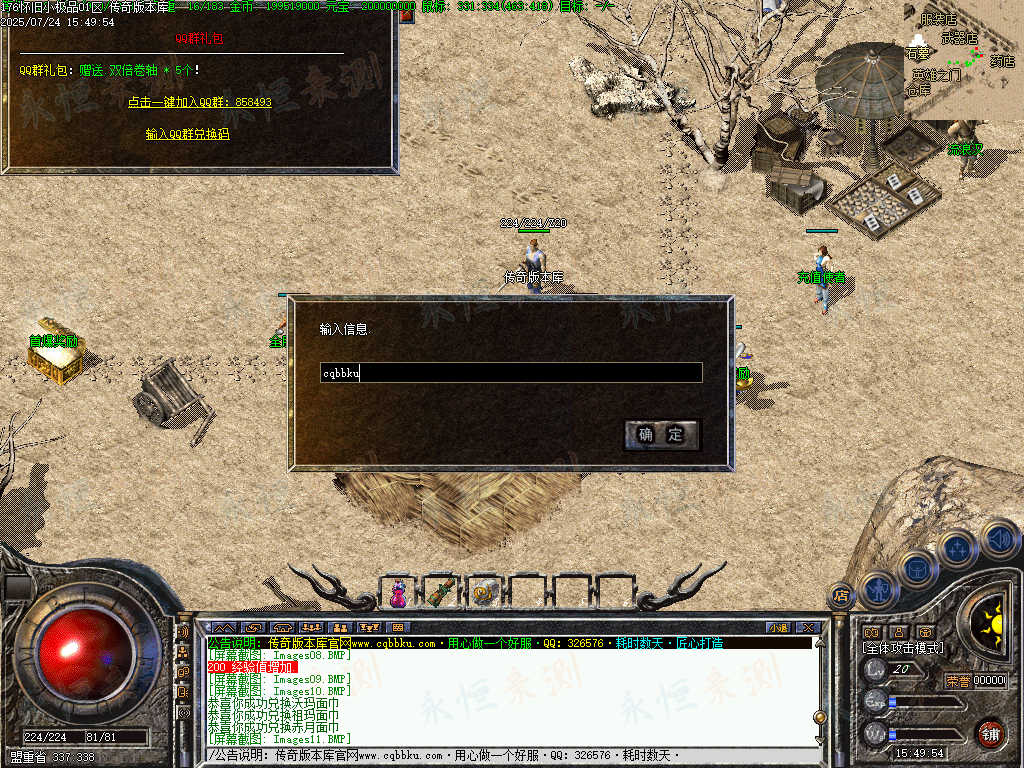Image resolution: width=1024 pixels, height=768 pixels.
Task: Click the 荣誉 honor label button
Action: (957, 681)
